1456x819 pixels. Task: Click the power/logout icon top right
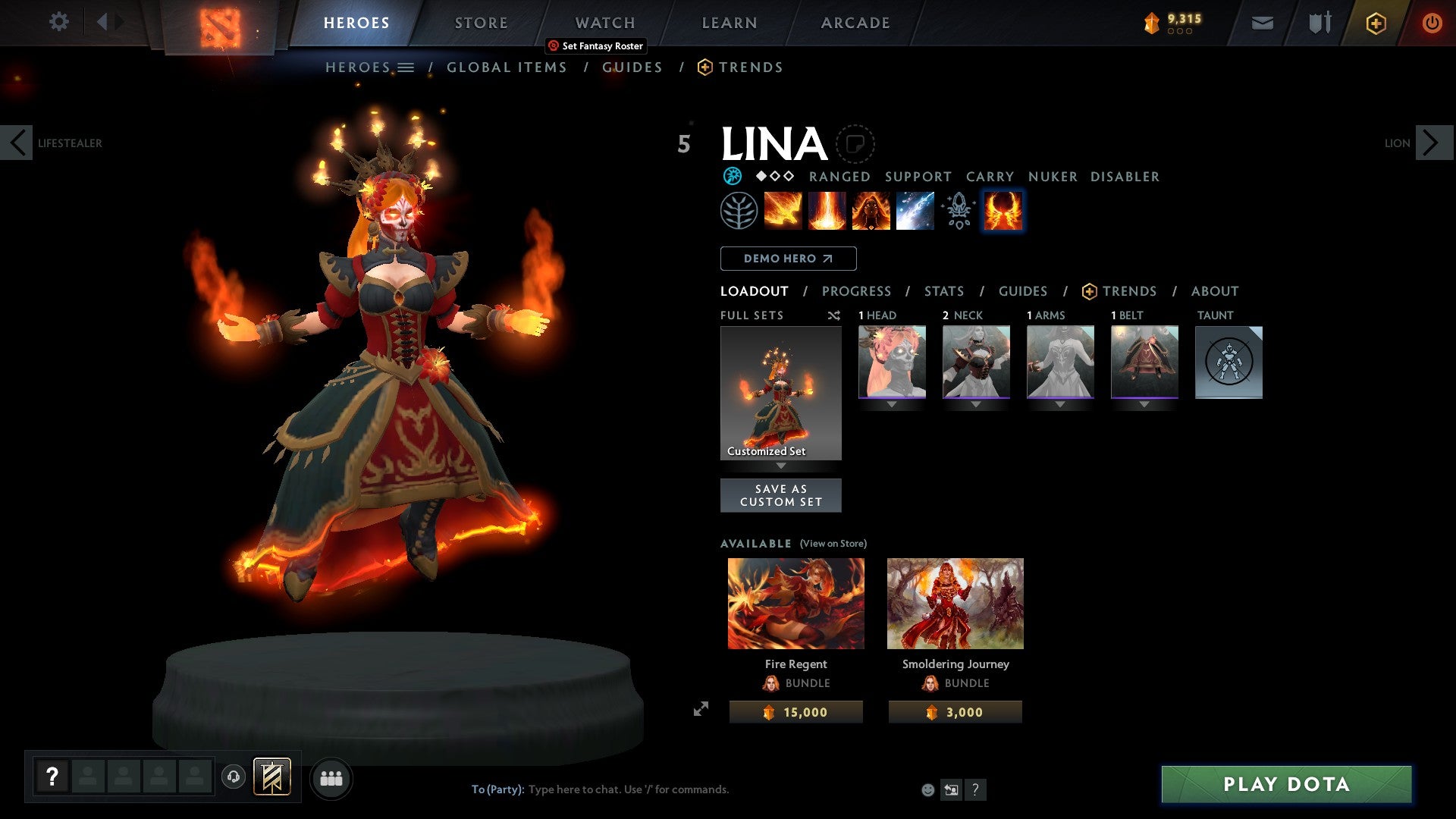[1432, 23]
